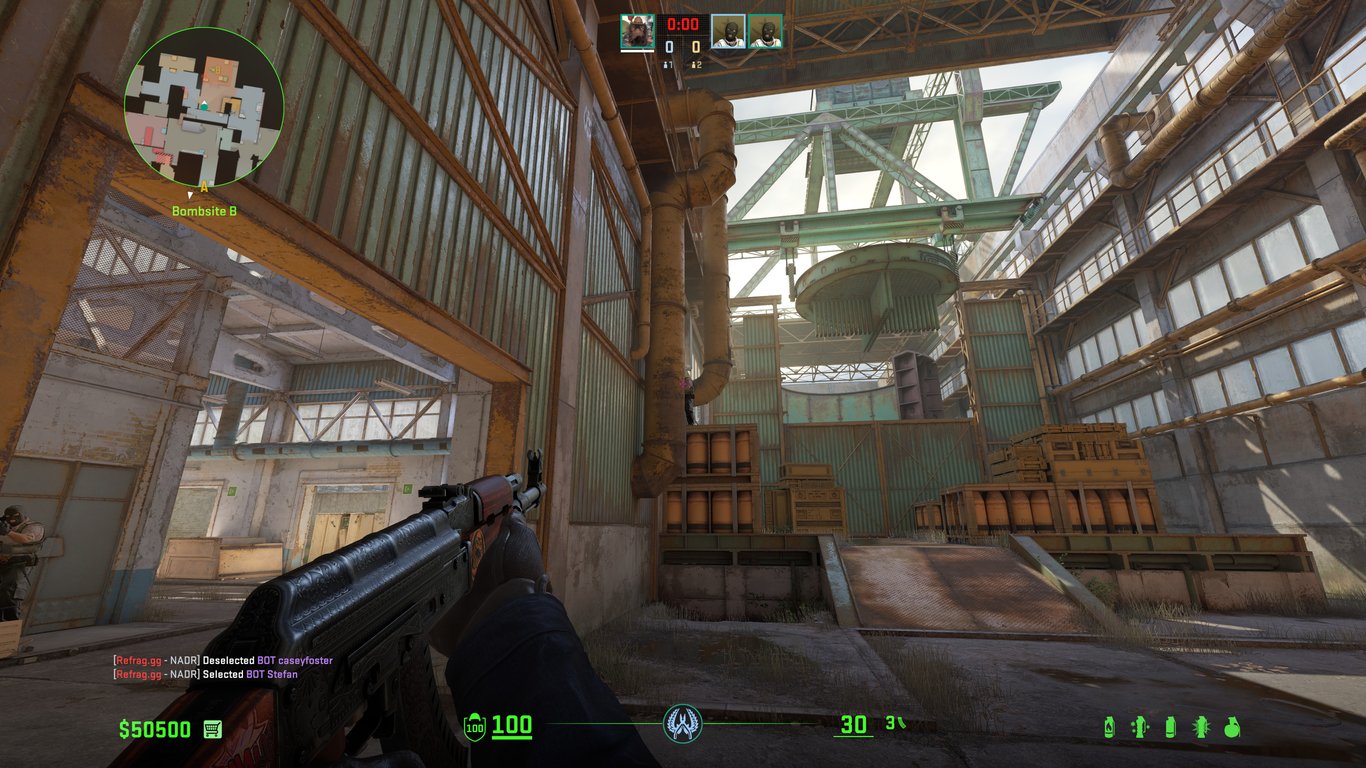Select the masked avatar with green border
This screenshot has height=768, width=1366.
[765, 31]
